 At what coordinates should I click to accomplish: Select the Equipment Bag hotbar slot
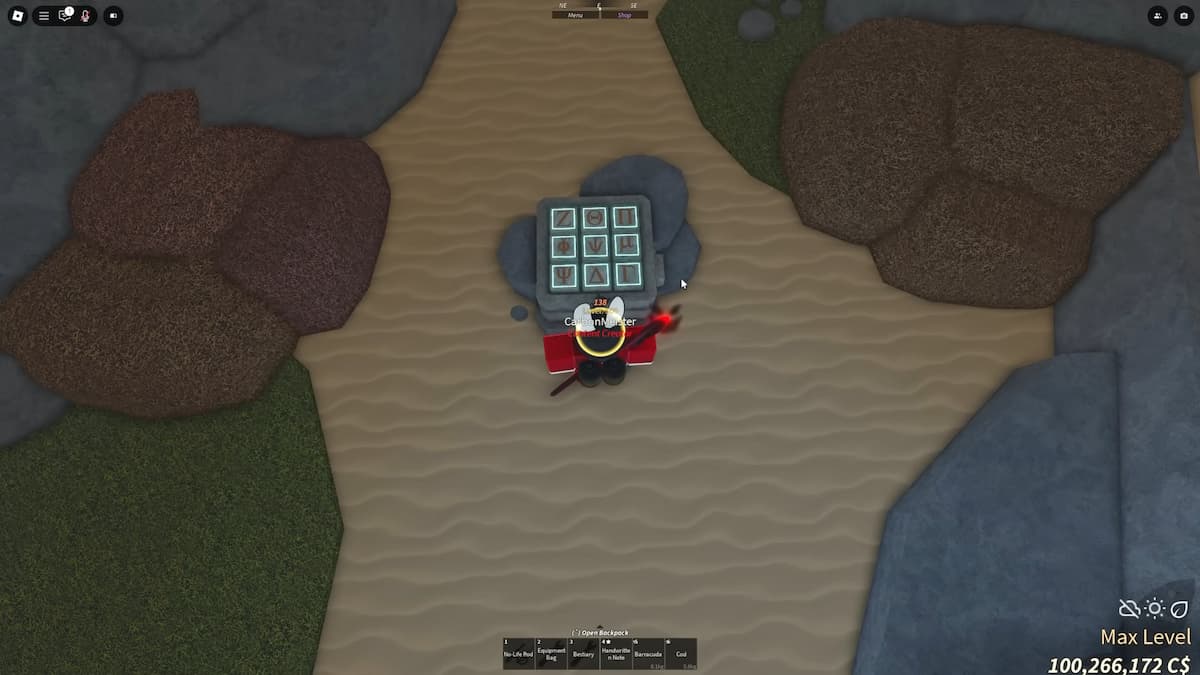click(x=551, y=653)
